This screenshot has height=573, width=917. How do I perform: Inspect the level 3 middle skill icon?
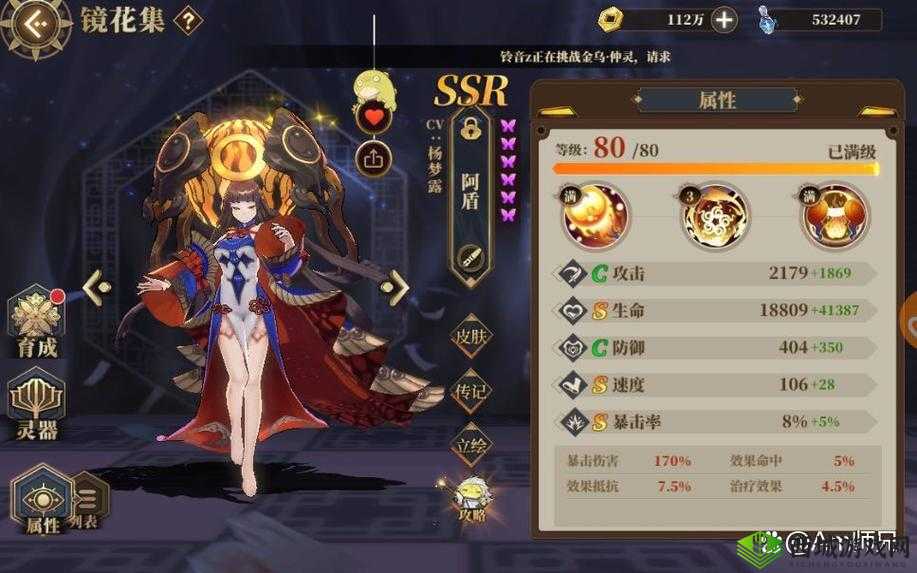[x=714, y=216]
